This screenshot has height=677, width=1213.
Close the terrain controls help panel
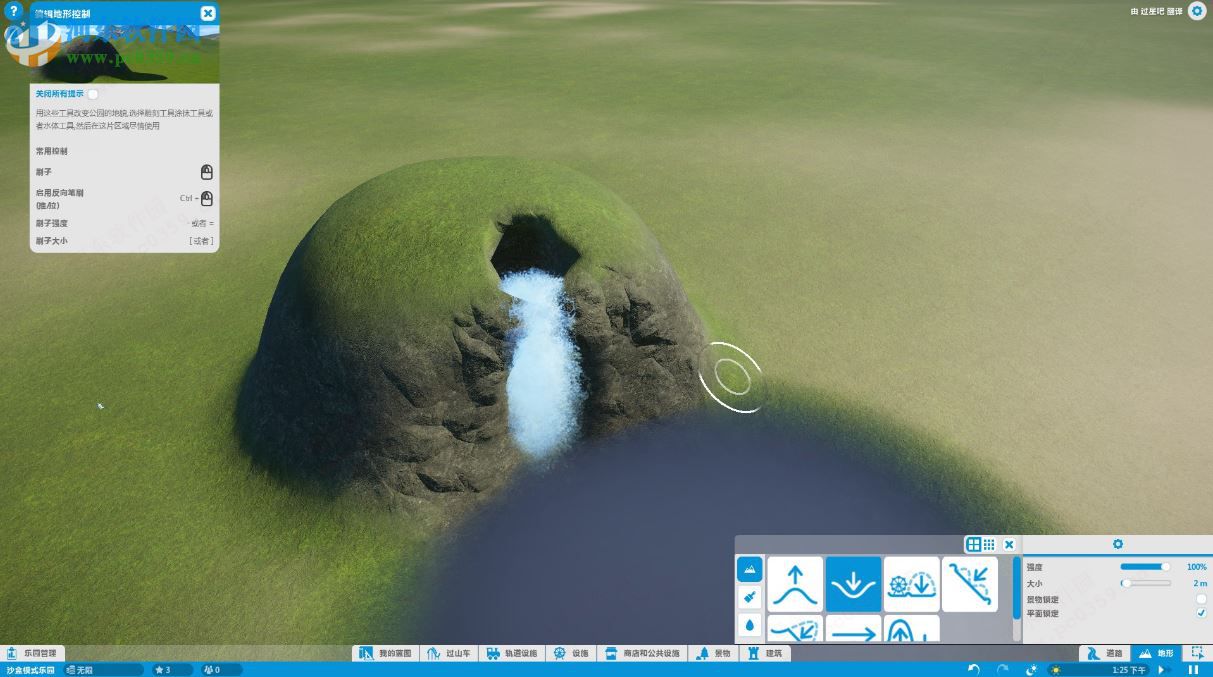click(207, 13)
